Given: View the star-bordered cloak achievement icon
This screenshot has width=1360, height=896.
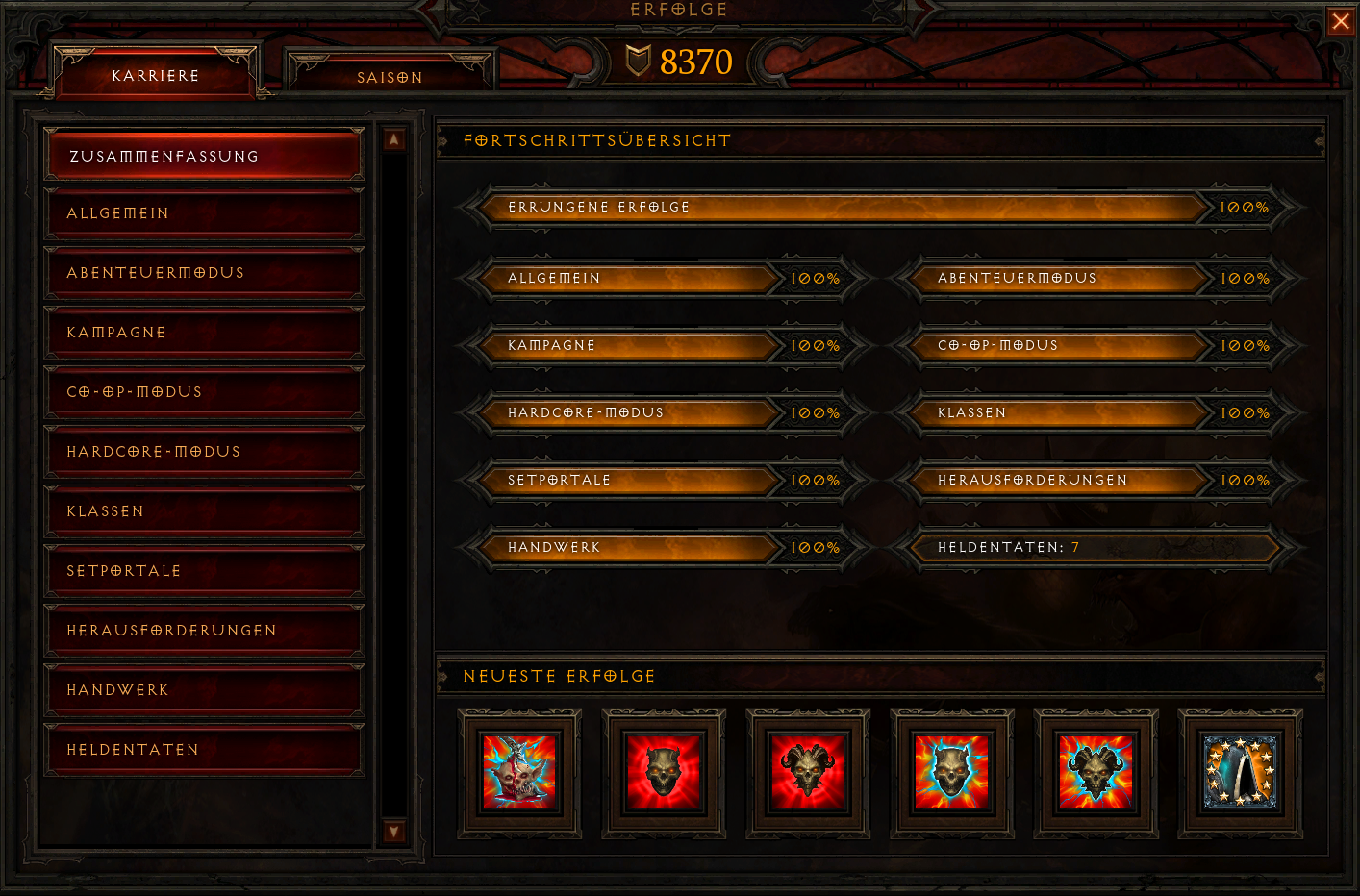Looking at the screenshot, I should tap(1239, 774).
